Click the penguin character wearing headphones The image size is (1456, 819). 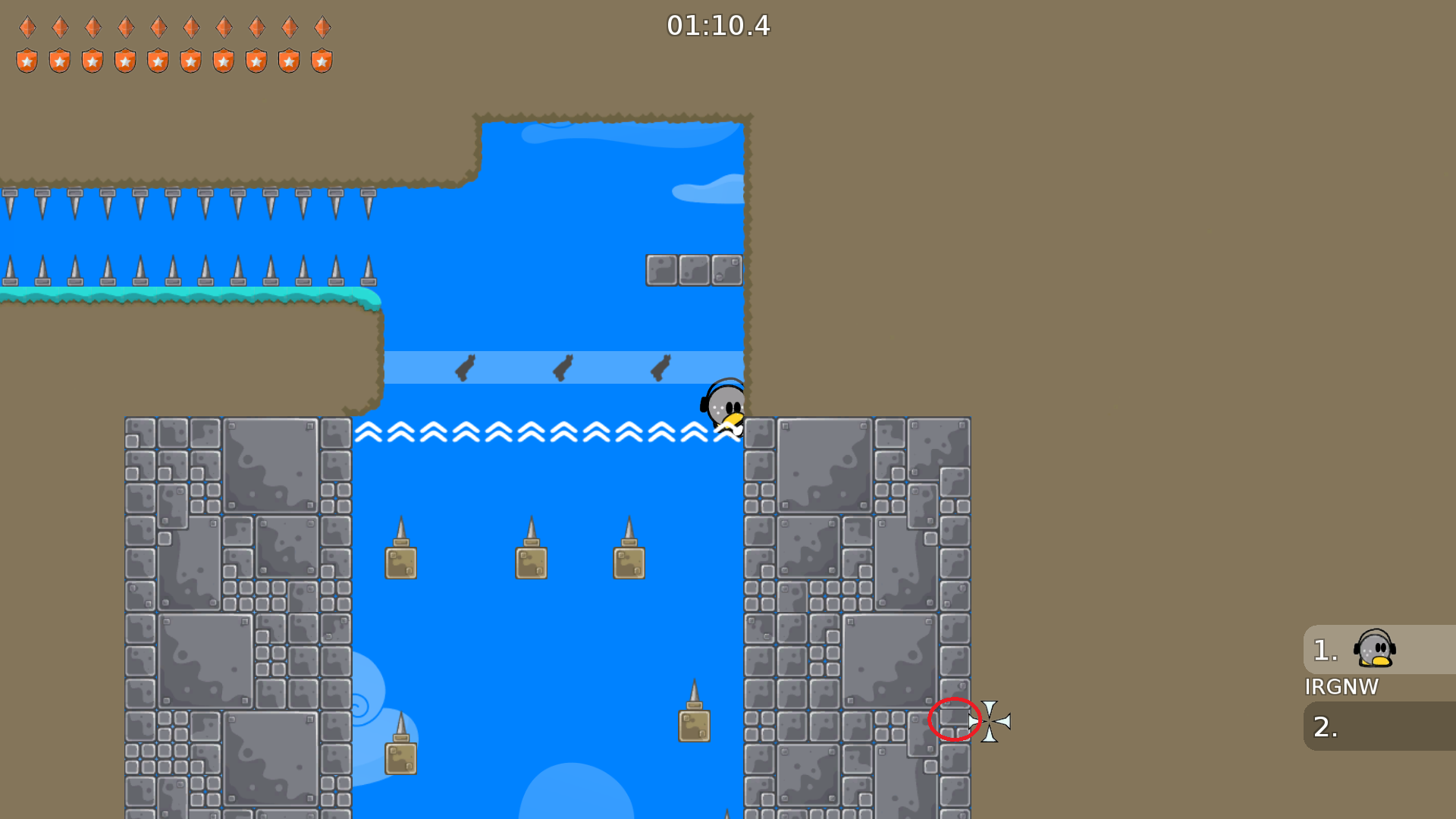point(723,406)
